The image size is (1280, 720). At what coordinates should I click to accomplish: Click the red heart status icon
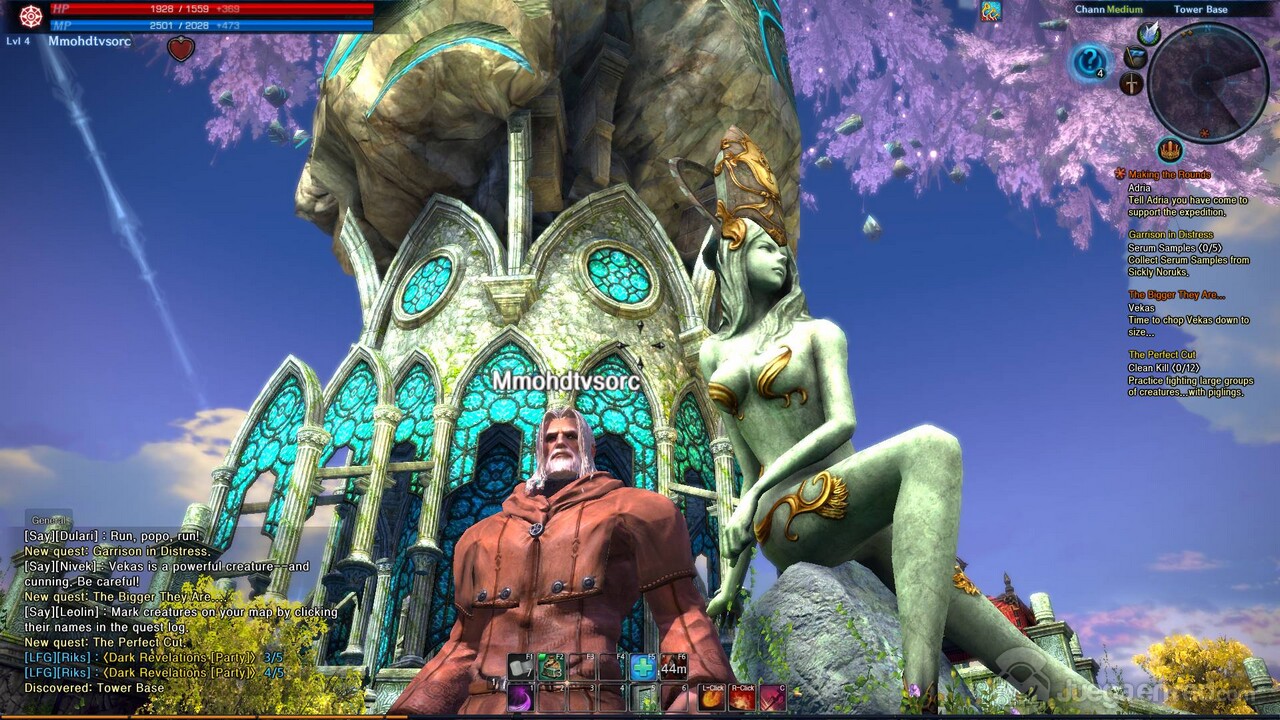click(x=180, y=49)
